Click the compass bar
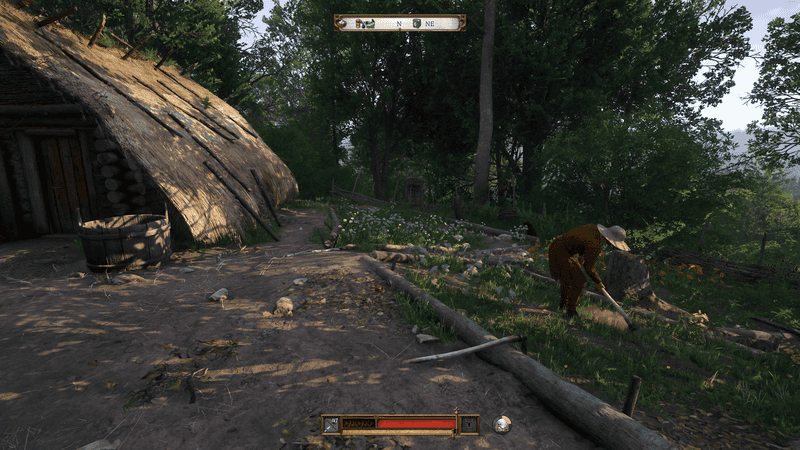The image size is (800, 450). [x=400, y=22]
